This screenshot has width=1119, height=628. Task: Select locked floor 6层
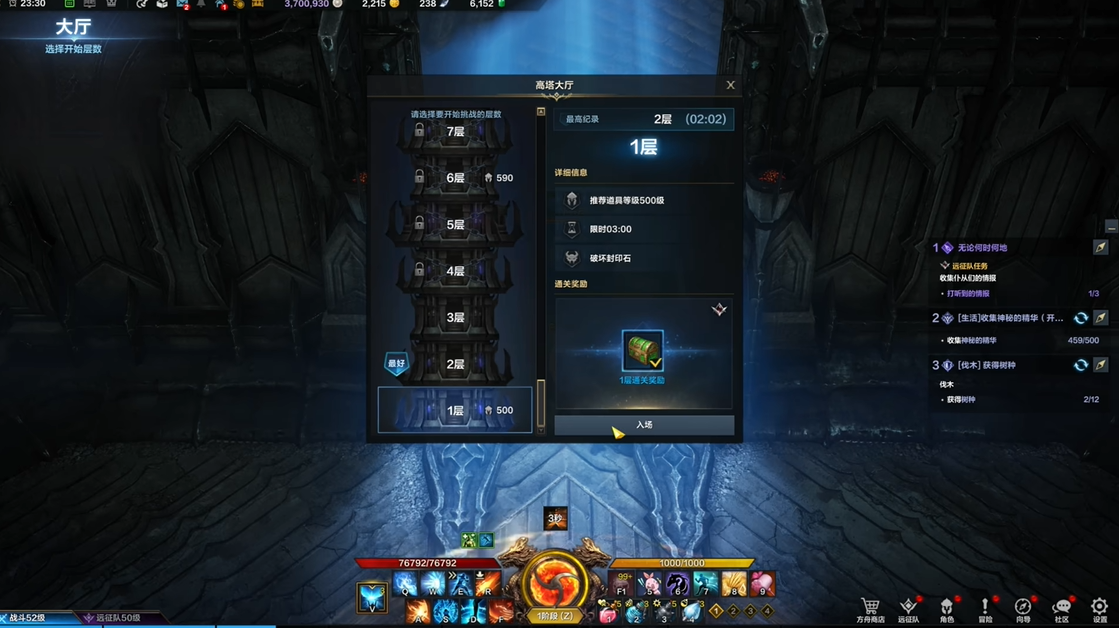455,178
